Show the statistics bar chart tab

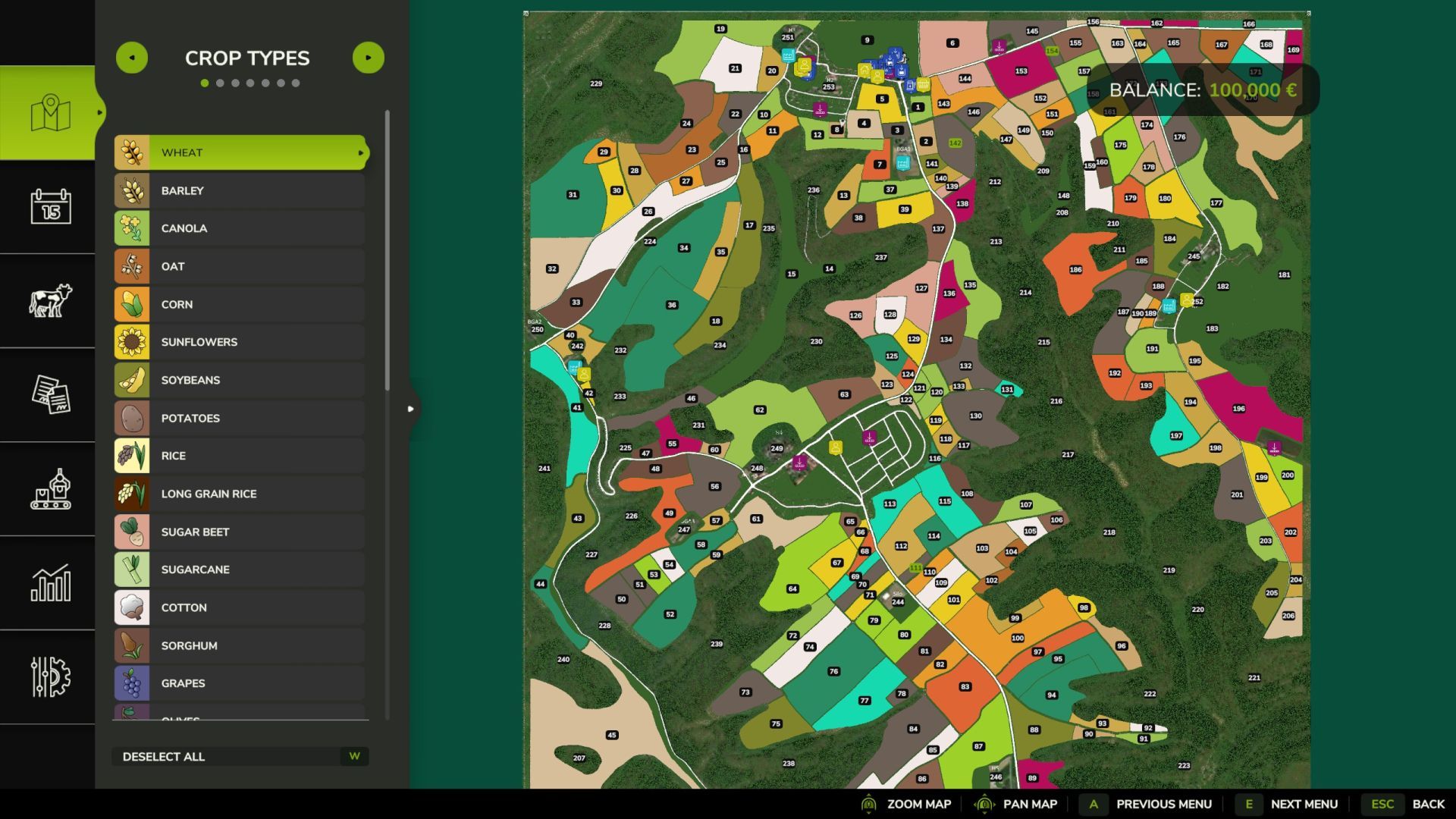point(50,583)
